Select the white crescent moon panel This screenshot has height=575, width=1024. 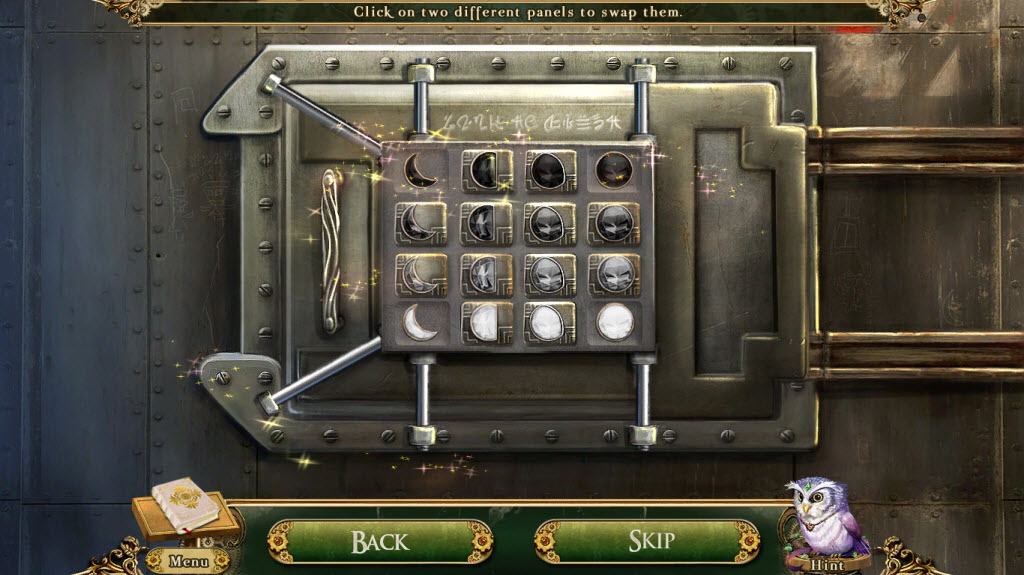[420, 322]
